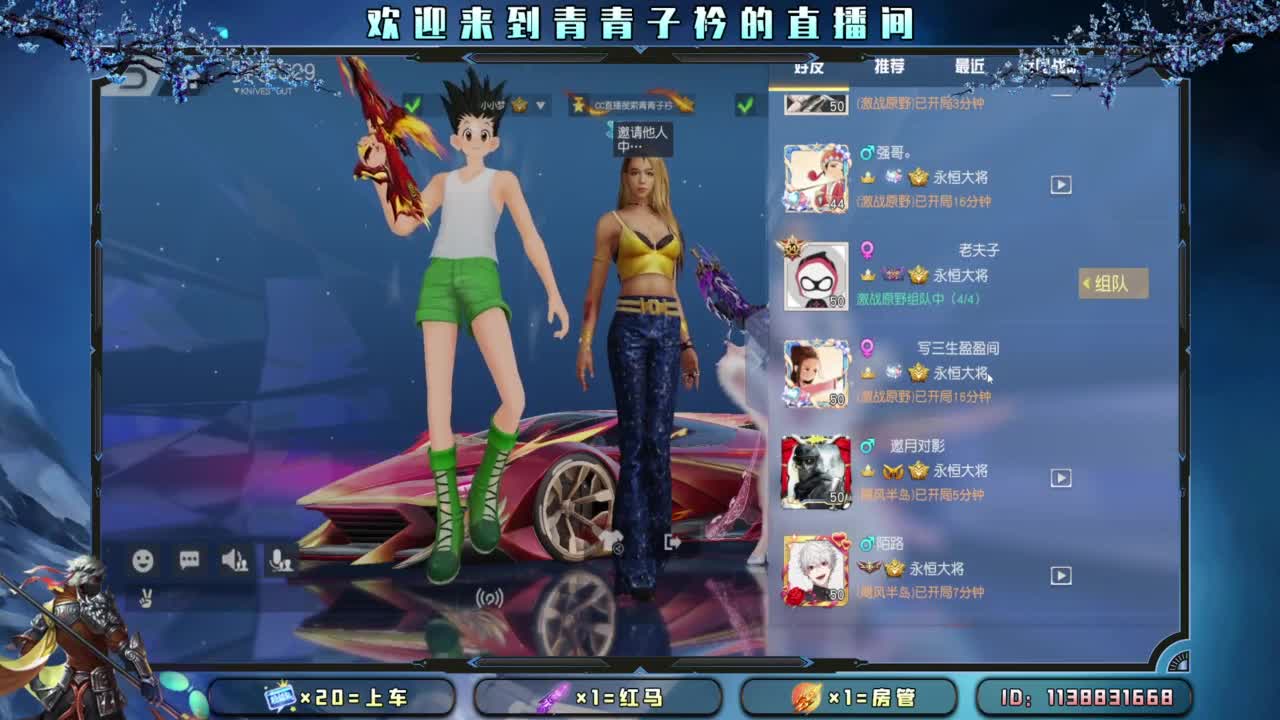This screenshot has width=1280, height=720.
Task: Click 陌路's avatar thumbnail in the friend list
Action: (x=816, y=570)
